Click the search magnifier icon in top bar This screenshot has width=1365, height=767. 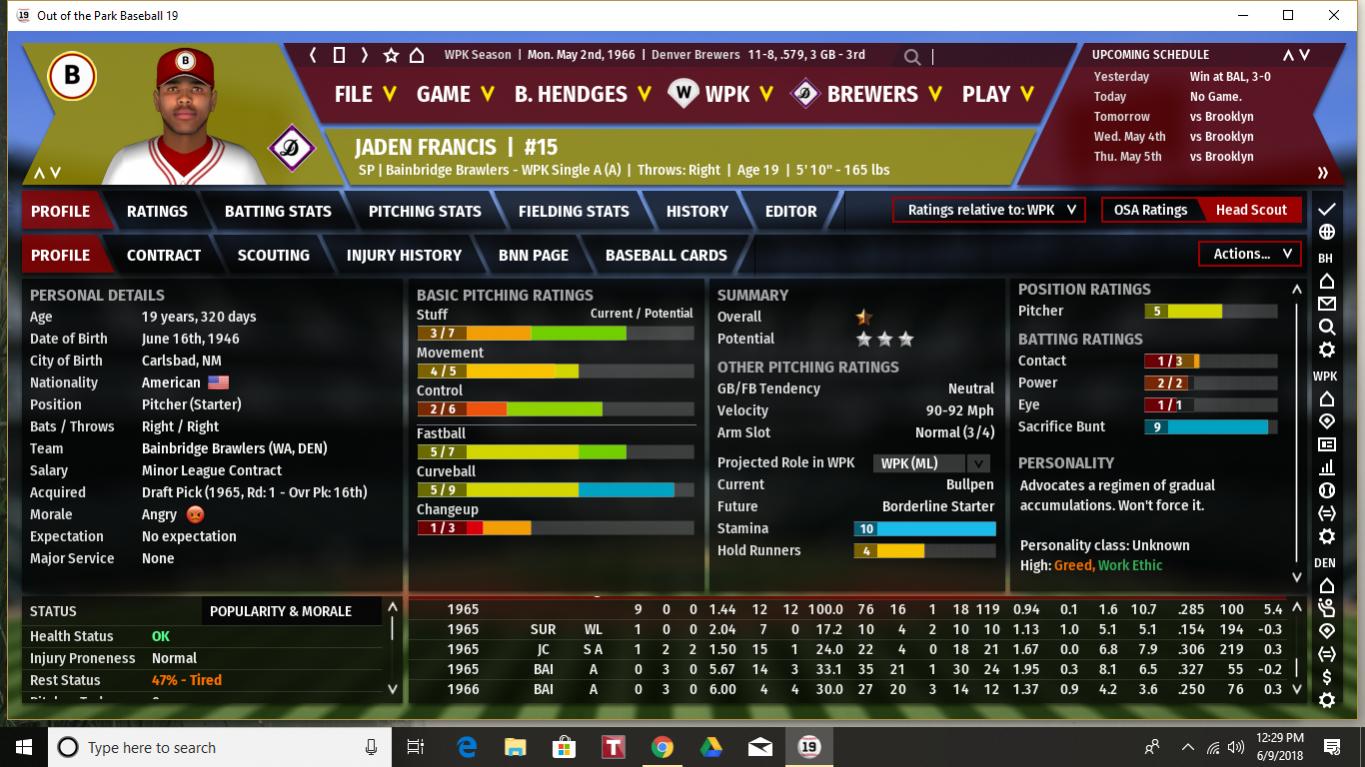(x=912, y=57)
